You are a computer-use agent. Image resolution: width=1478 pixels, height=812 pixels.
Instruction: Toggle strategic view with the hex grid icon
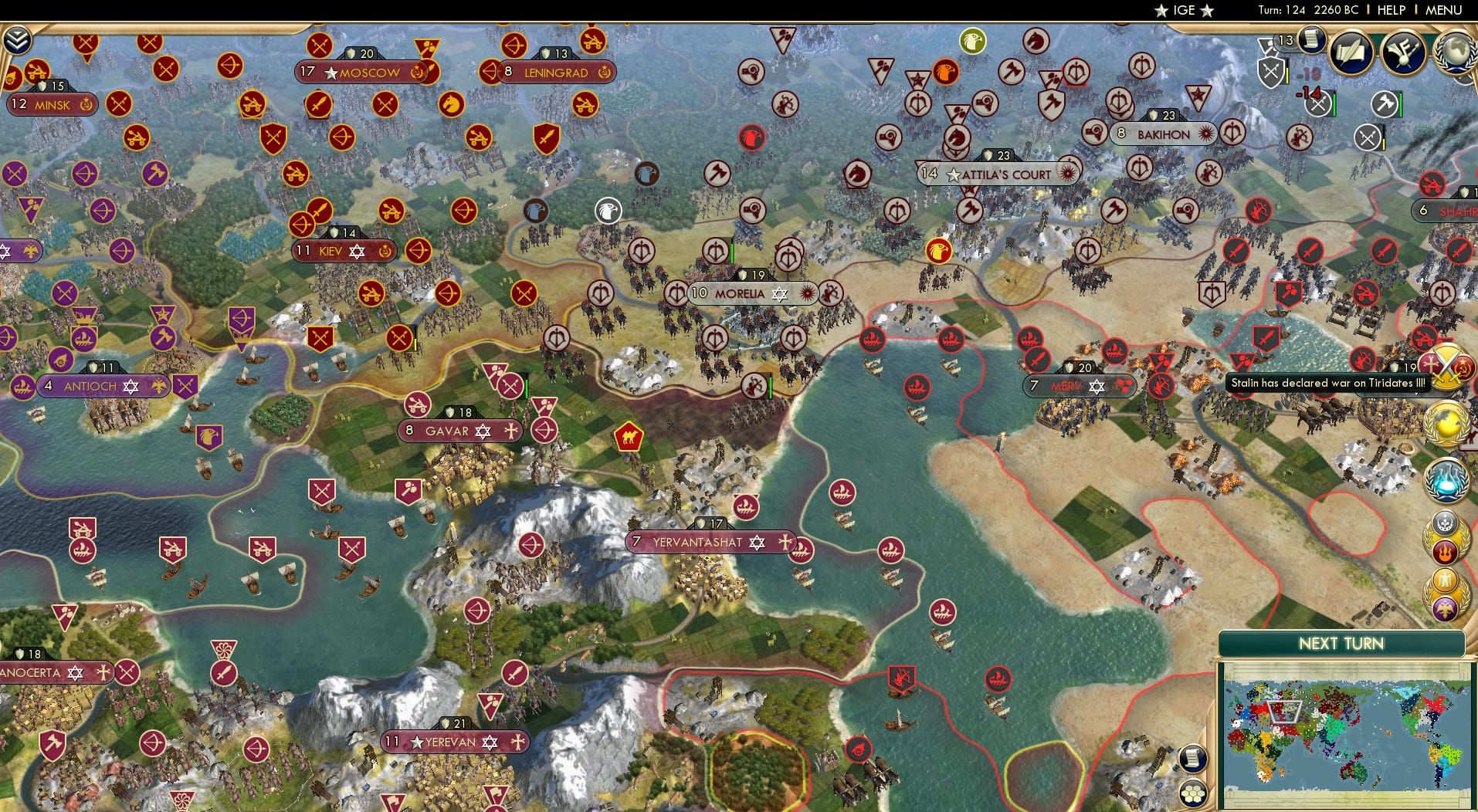tap(1193, 794)
